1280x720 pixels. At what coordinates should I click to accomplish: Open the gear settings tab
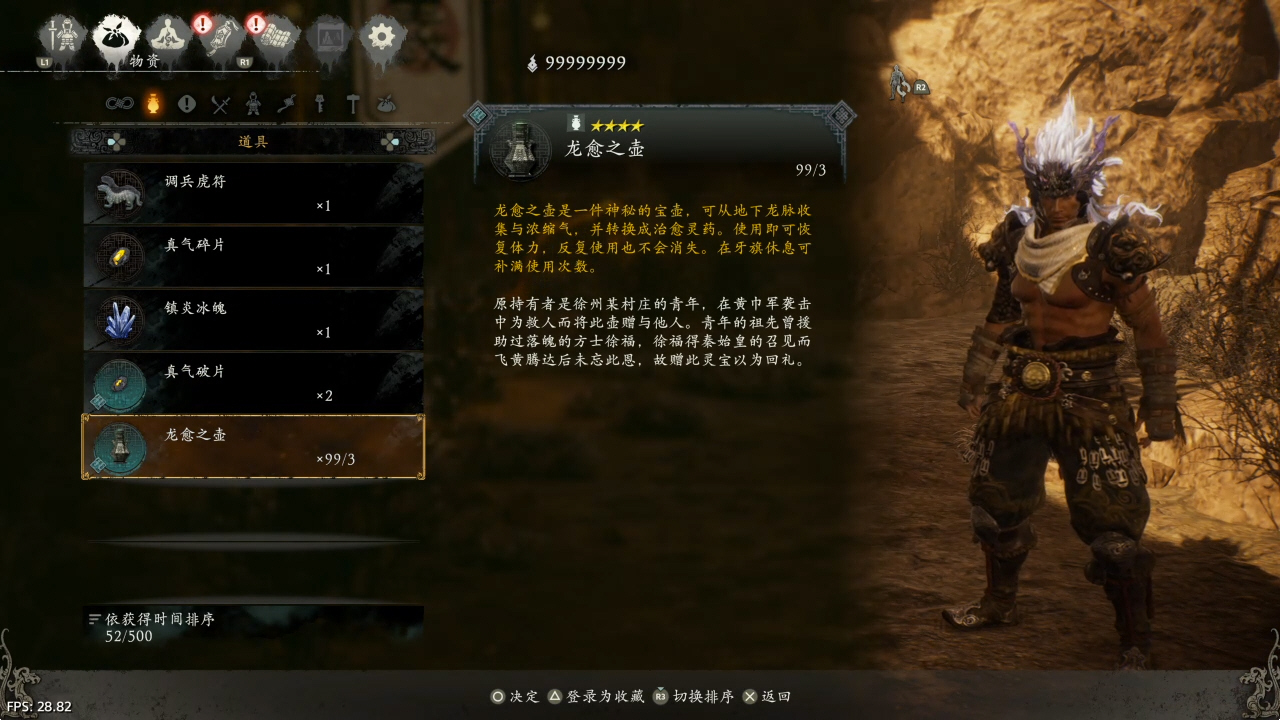pyautogui.click(x=381, y=37)
